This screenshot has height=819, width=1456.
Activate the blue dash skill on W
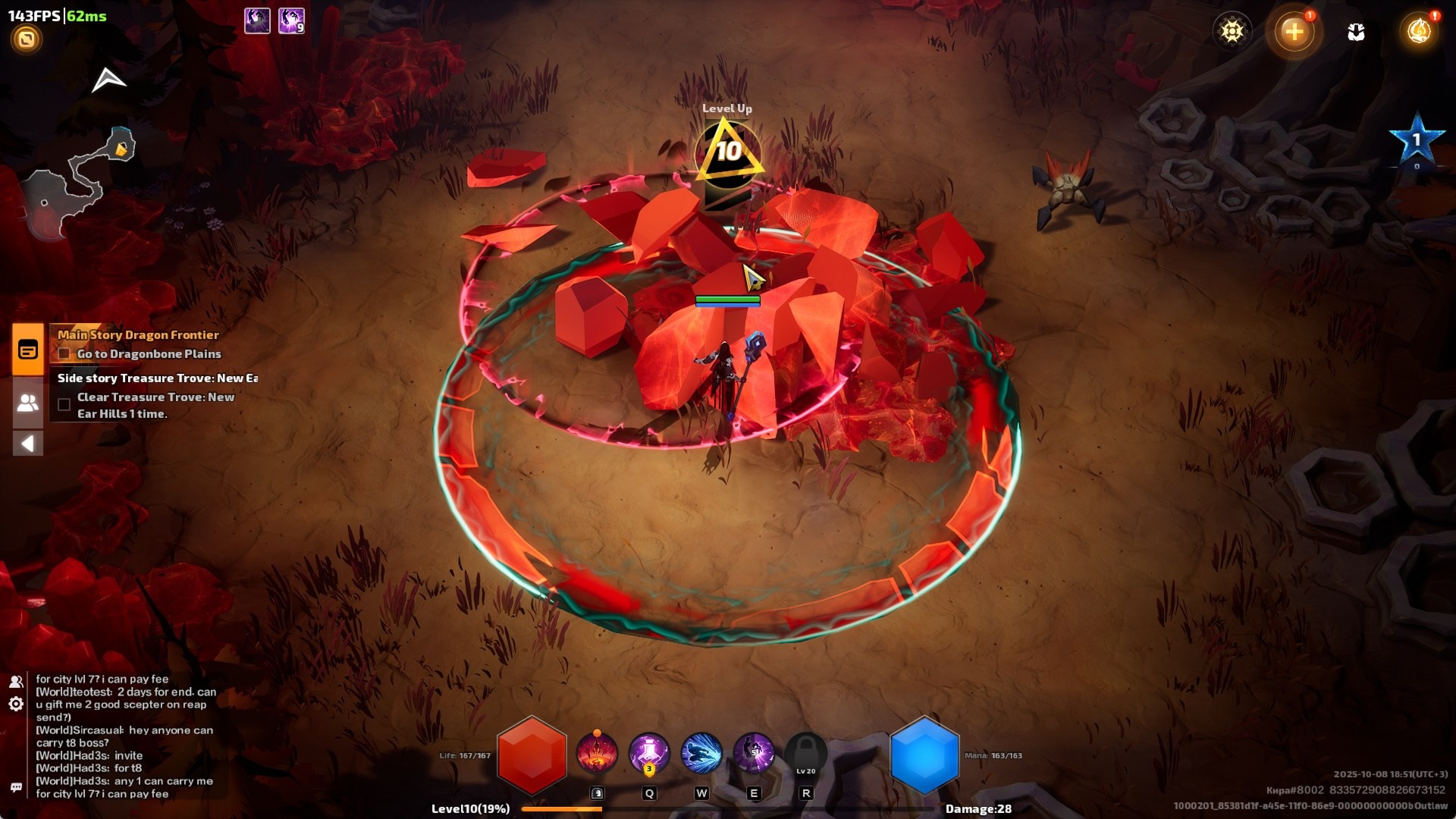tap(701, 754)
